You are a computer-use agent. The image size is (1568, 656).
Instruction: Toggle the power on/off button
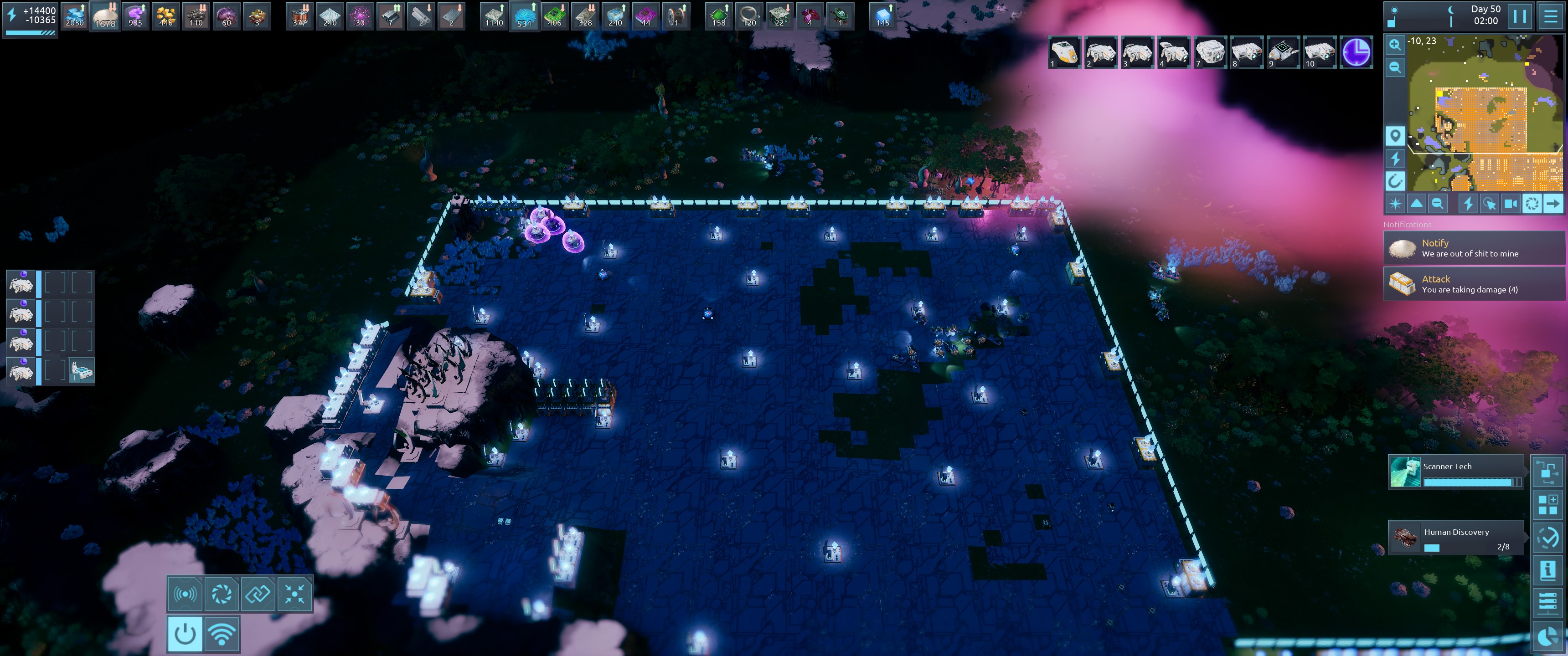(x=185, y=634)
